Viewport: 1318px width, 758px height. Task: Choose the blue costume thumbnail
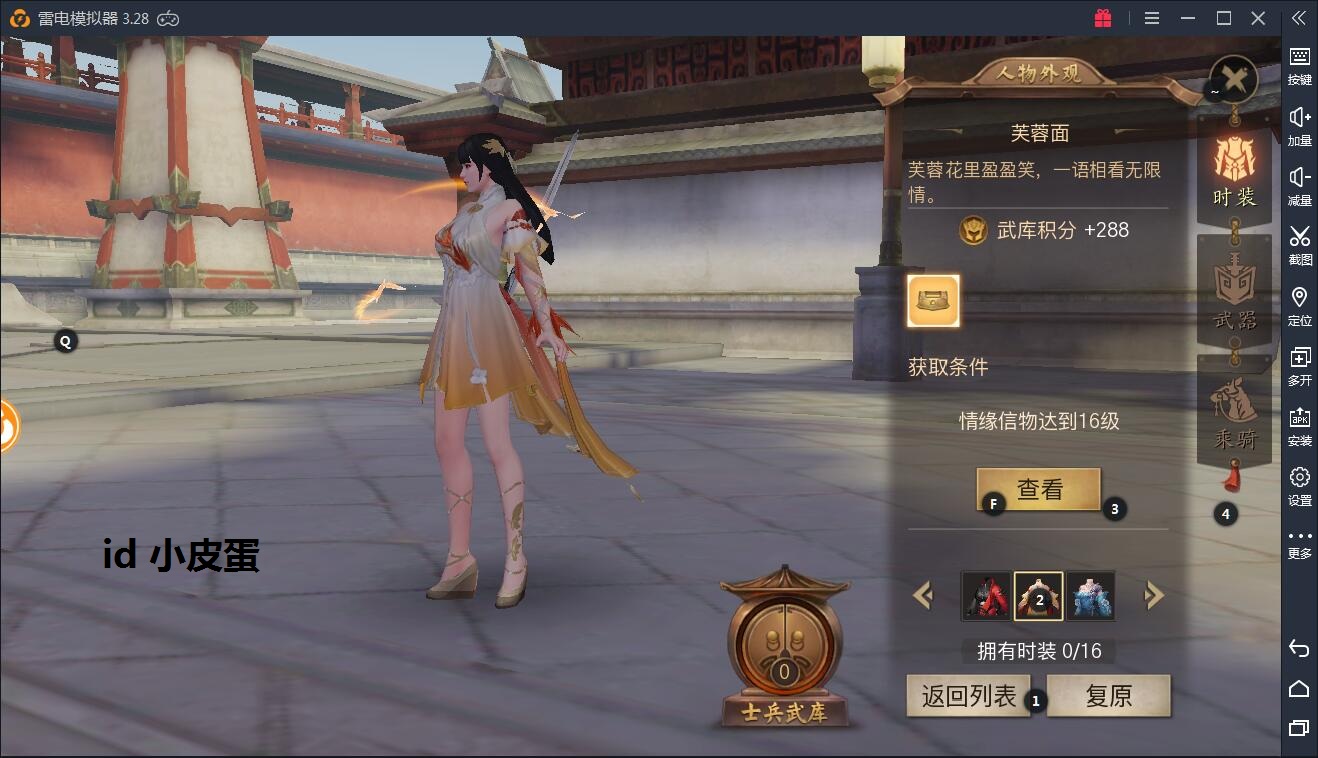click(1090, 596)
